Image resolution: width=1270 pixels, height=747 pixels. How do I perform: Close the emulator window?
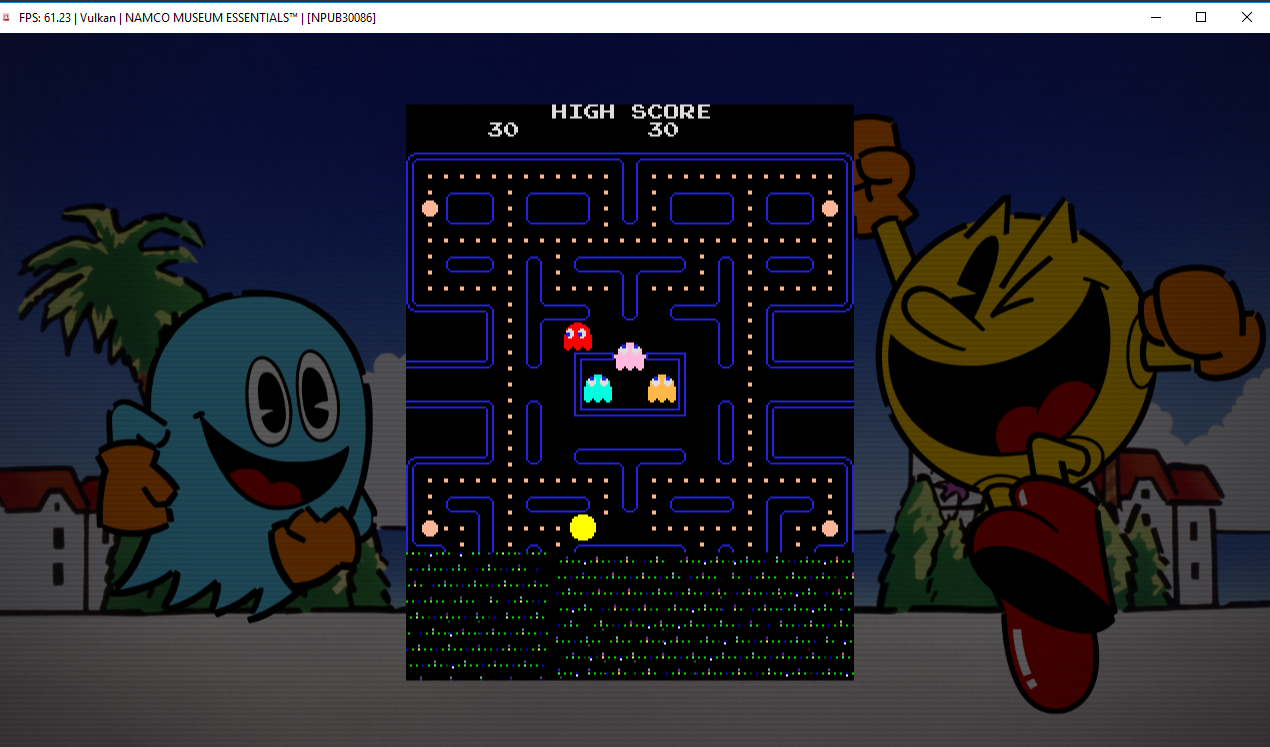coord(1246,17)
